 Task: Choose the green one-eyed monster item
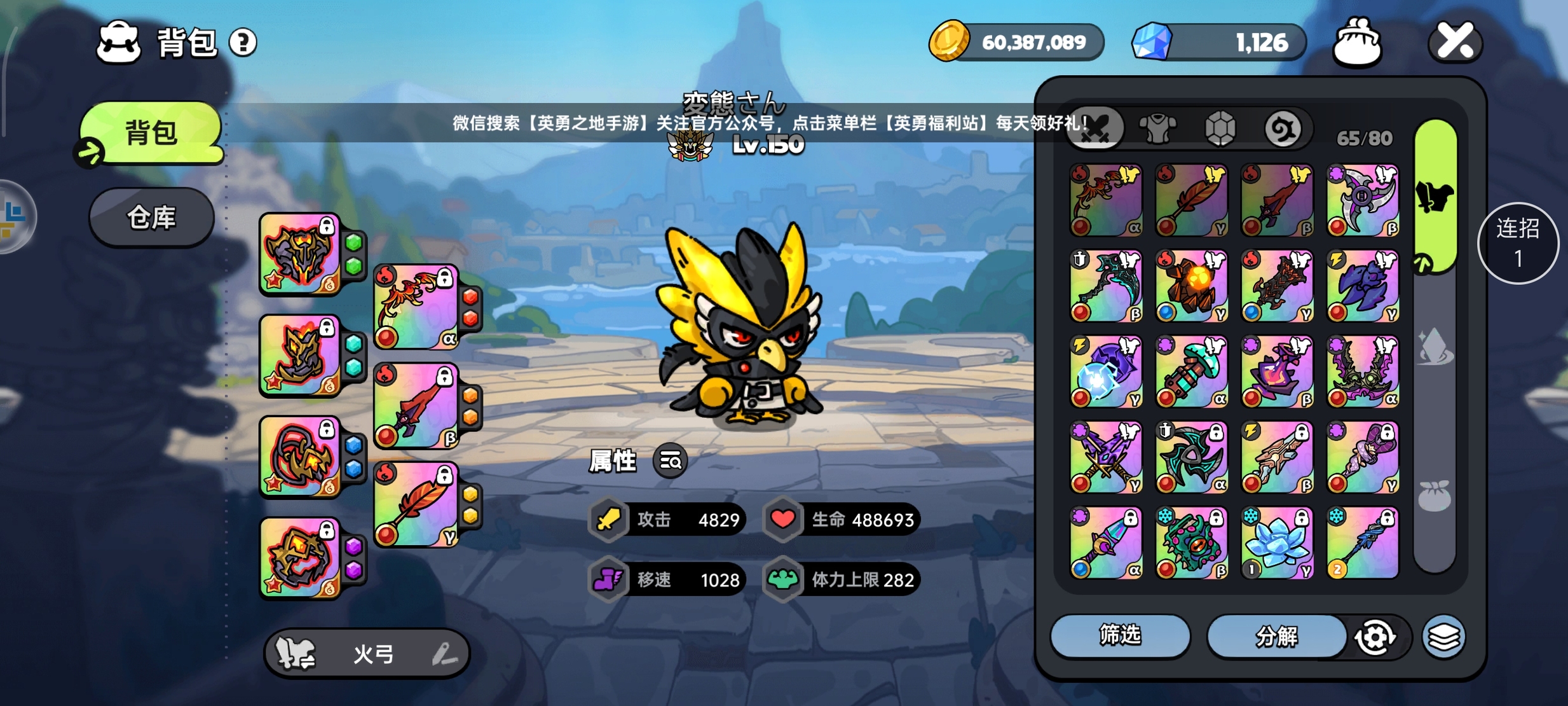pyautogui.click(x=1191, y=543)
